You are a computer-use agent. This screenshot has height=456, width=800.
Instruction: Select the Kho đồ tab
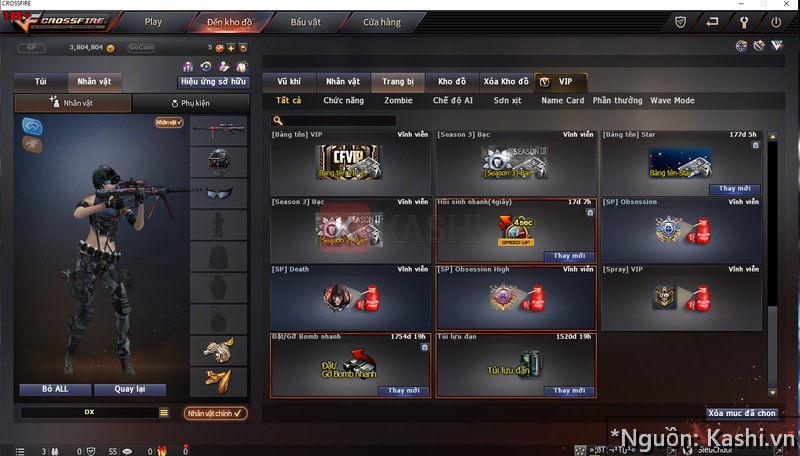tap(452, 82)
